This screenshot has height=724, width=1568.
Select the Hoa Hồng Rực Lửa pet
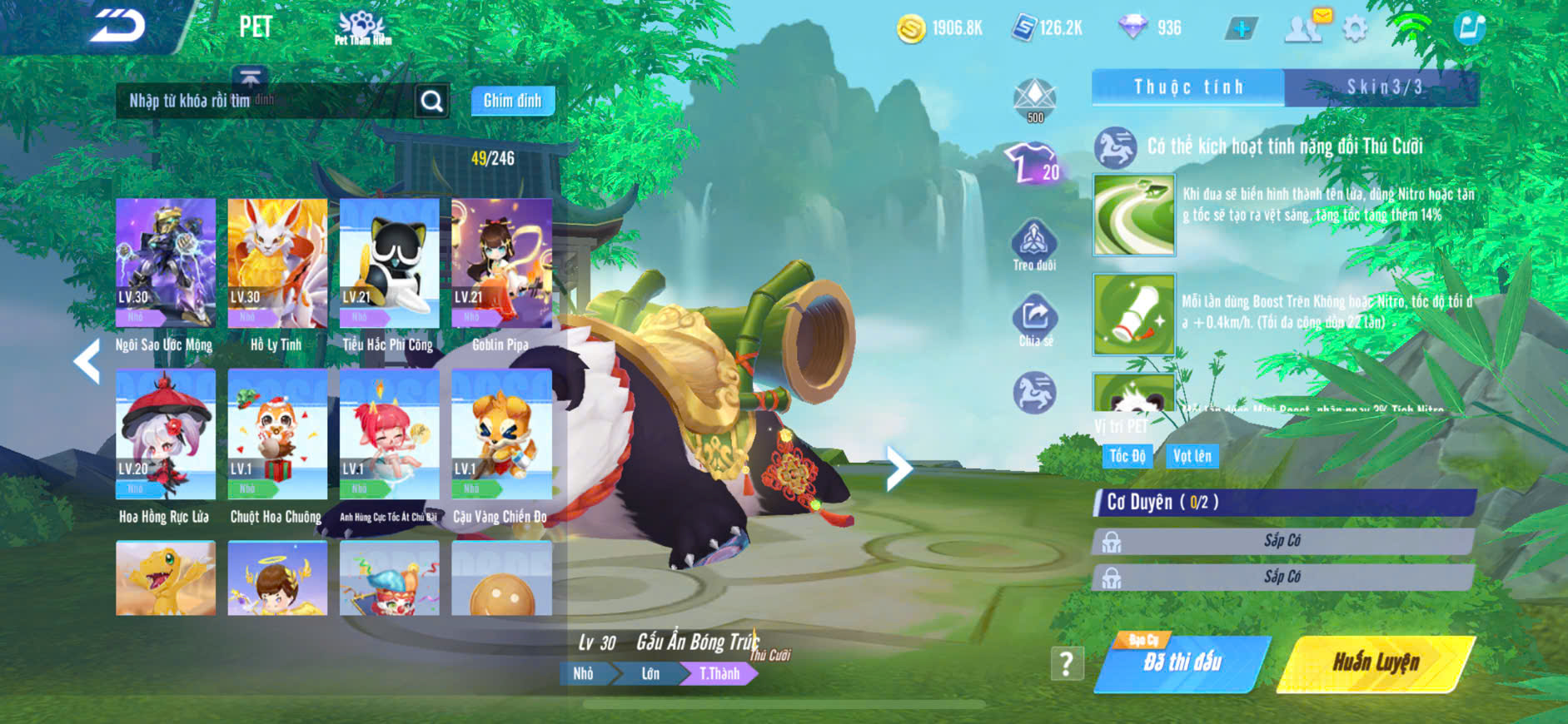click(166, 434)
